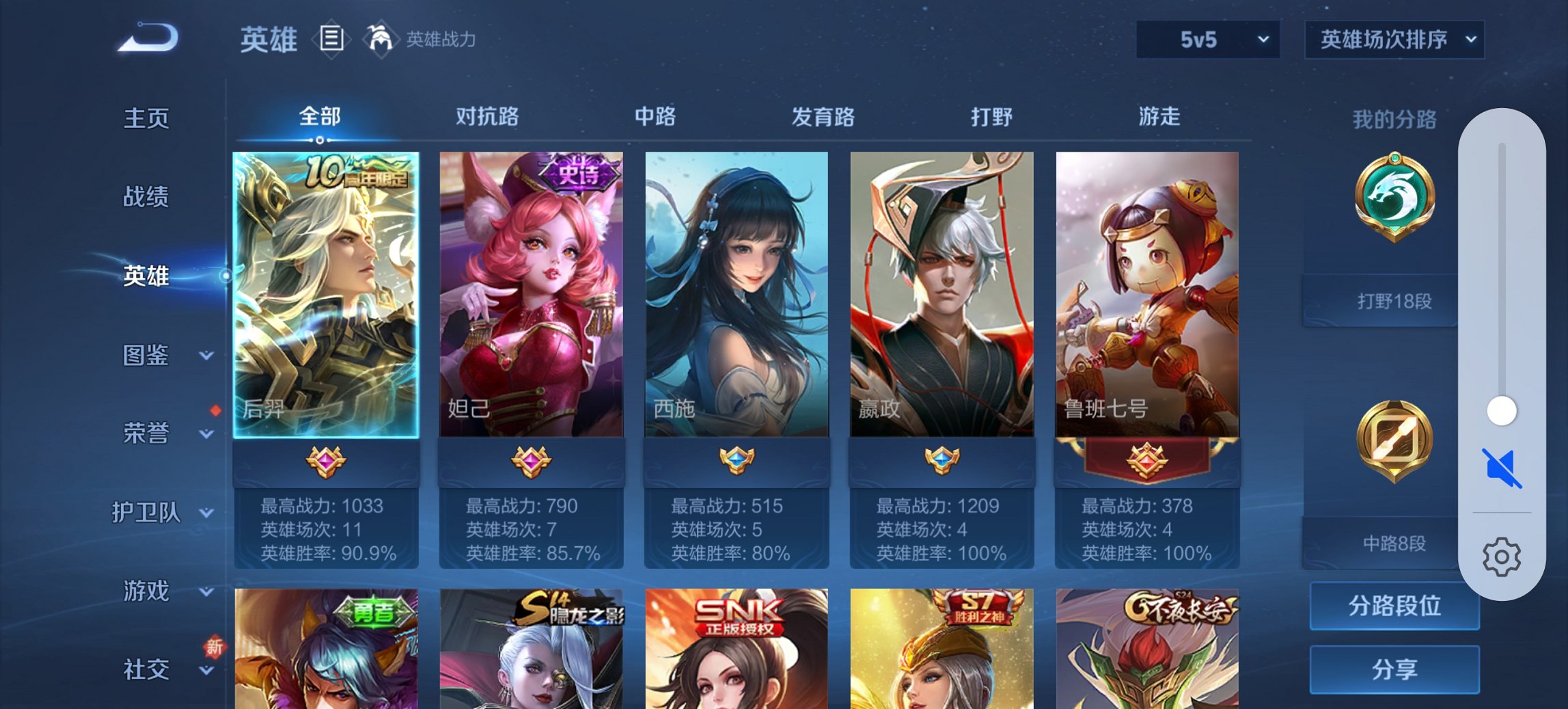Viewport: 1568px width, 709px height.
Task: Switch to the 打野 lane tab
Action: point(989,117)
